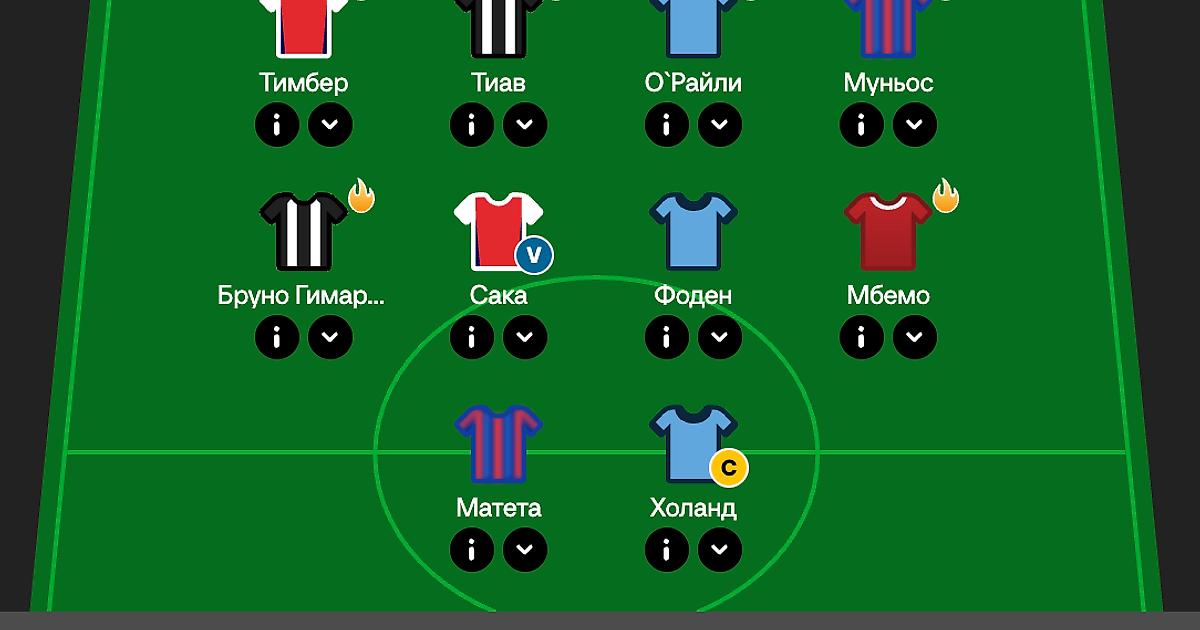Open the dropdown arrow under Мбемо
The width and height of the screenshot is (1200, 630).
[x=914, y=337]
